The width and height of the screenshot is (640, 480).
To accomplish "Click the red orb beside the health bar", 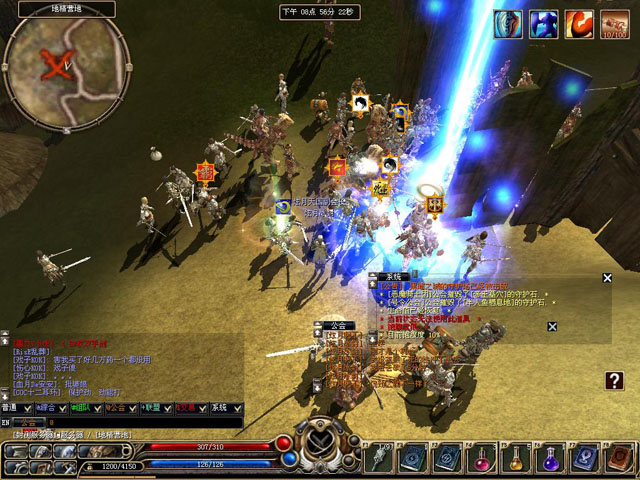I will [x=284, y=443].
